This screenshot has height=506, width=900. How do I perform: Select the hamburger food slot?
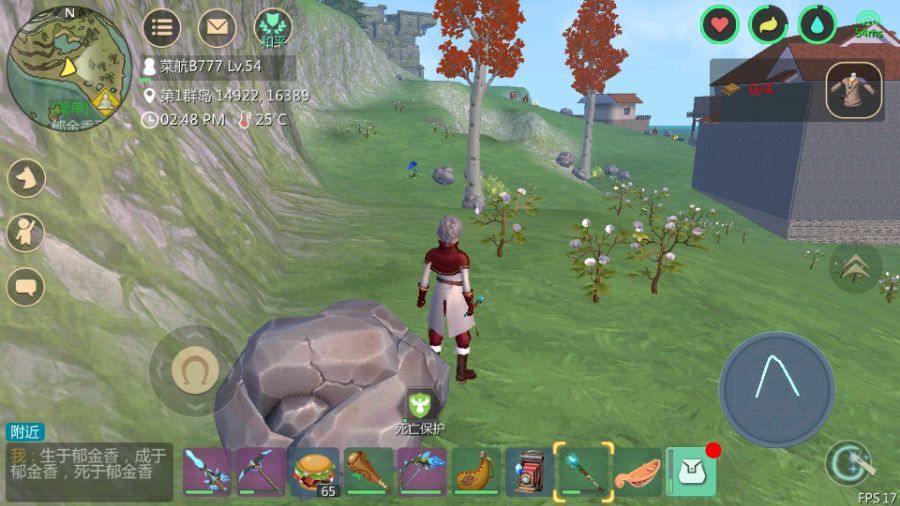(x=313, y=471)
